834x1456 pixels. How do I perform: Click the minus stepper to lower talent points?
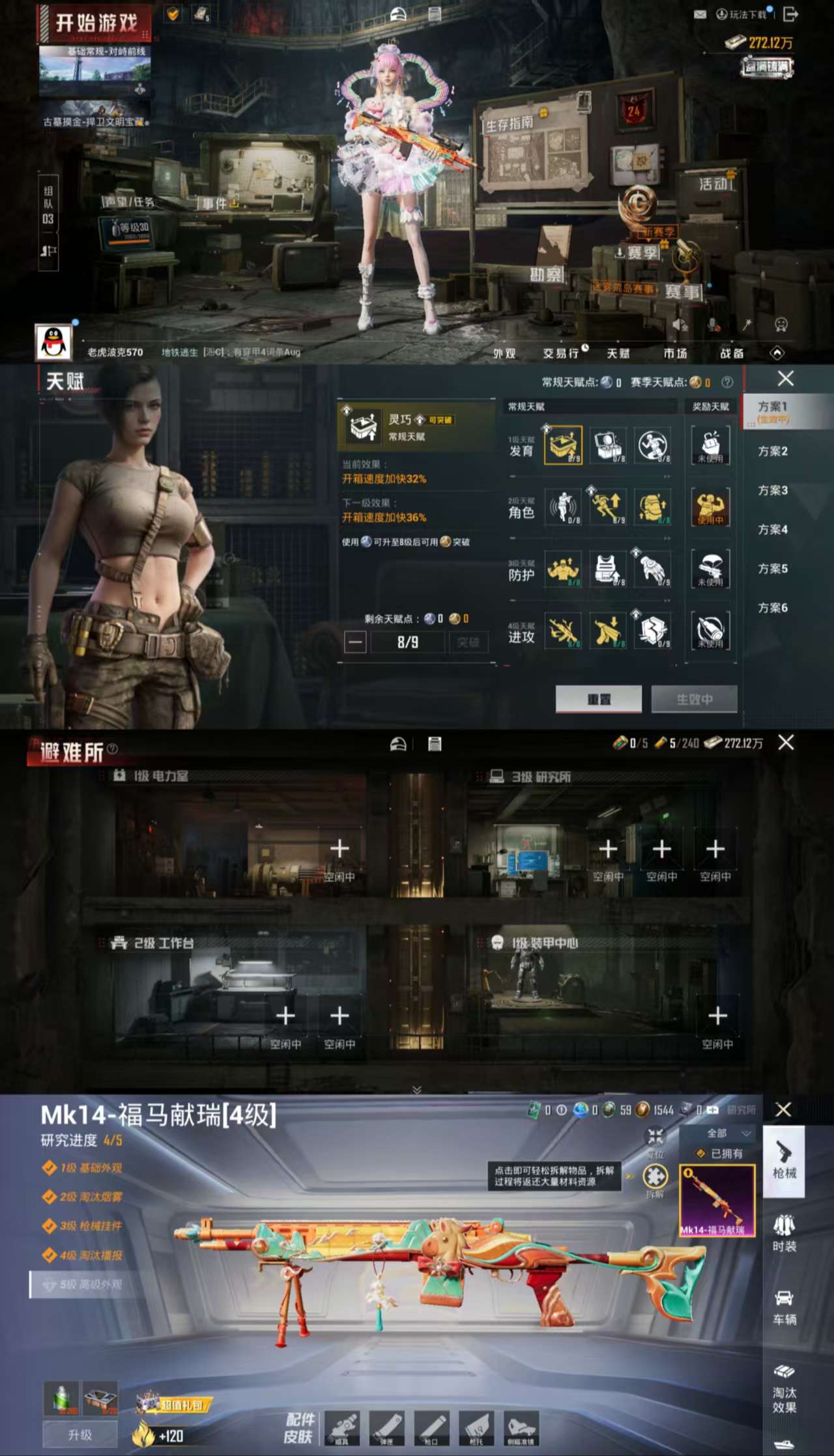[356, 643]
